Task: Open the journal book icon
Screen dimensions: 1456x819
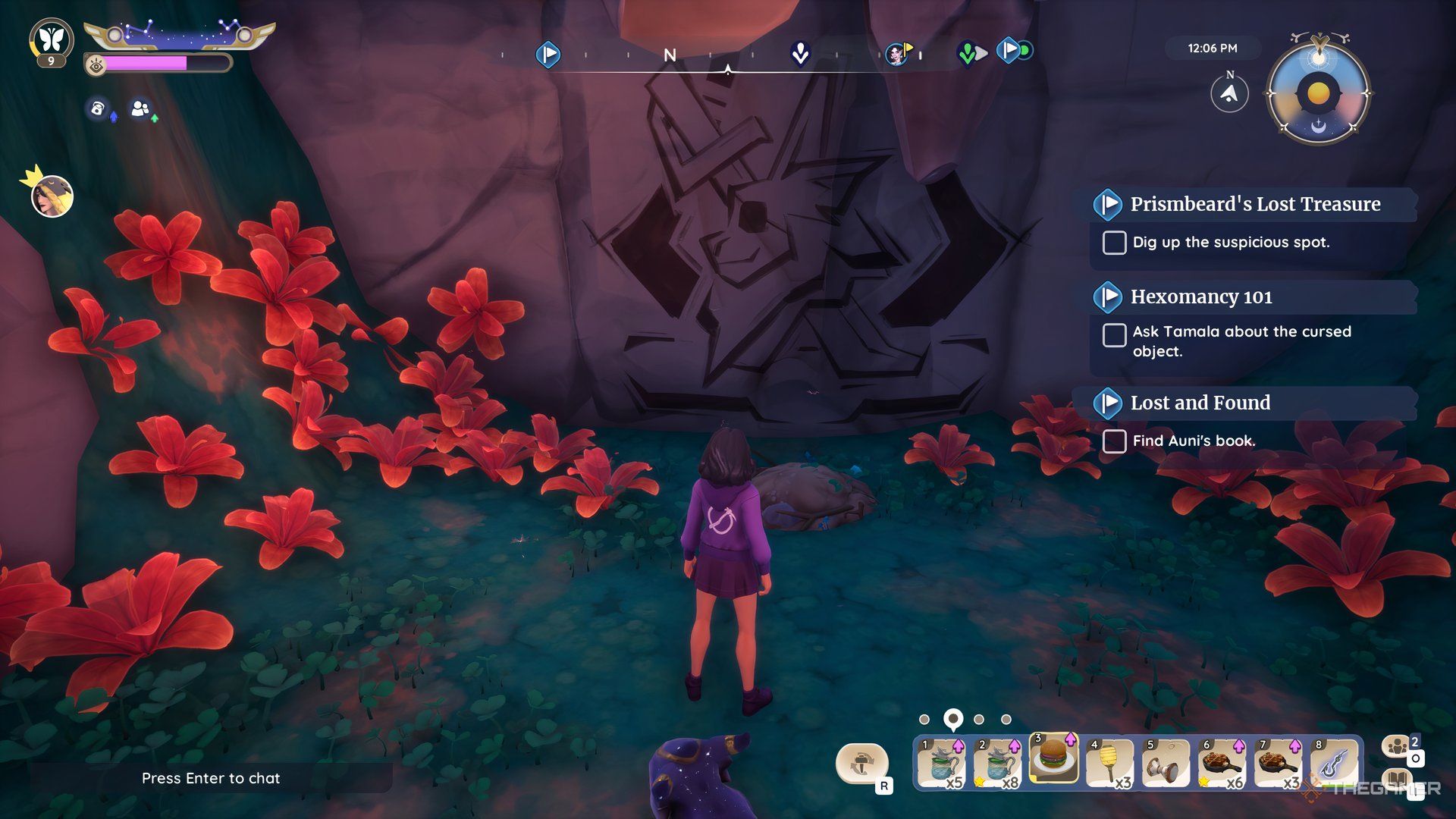Action: [x=1397, y=780]
